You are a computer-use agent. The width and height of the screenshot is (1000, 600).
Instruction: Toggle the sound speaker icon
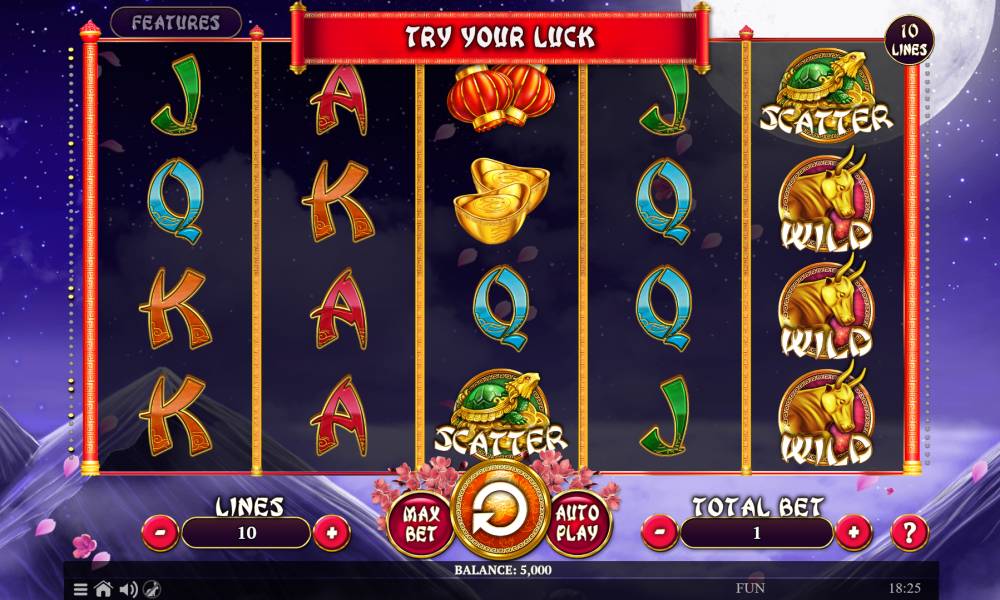point(128,589)
